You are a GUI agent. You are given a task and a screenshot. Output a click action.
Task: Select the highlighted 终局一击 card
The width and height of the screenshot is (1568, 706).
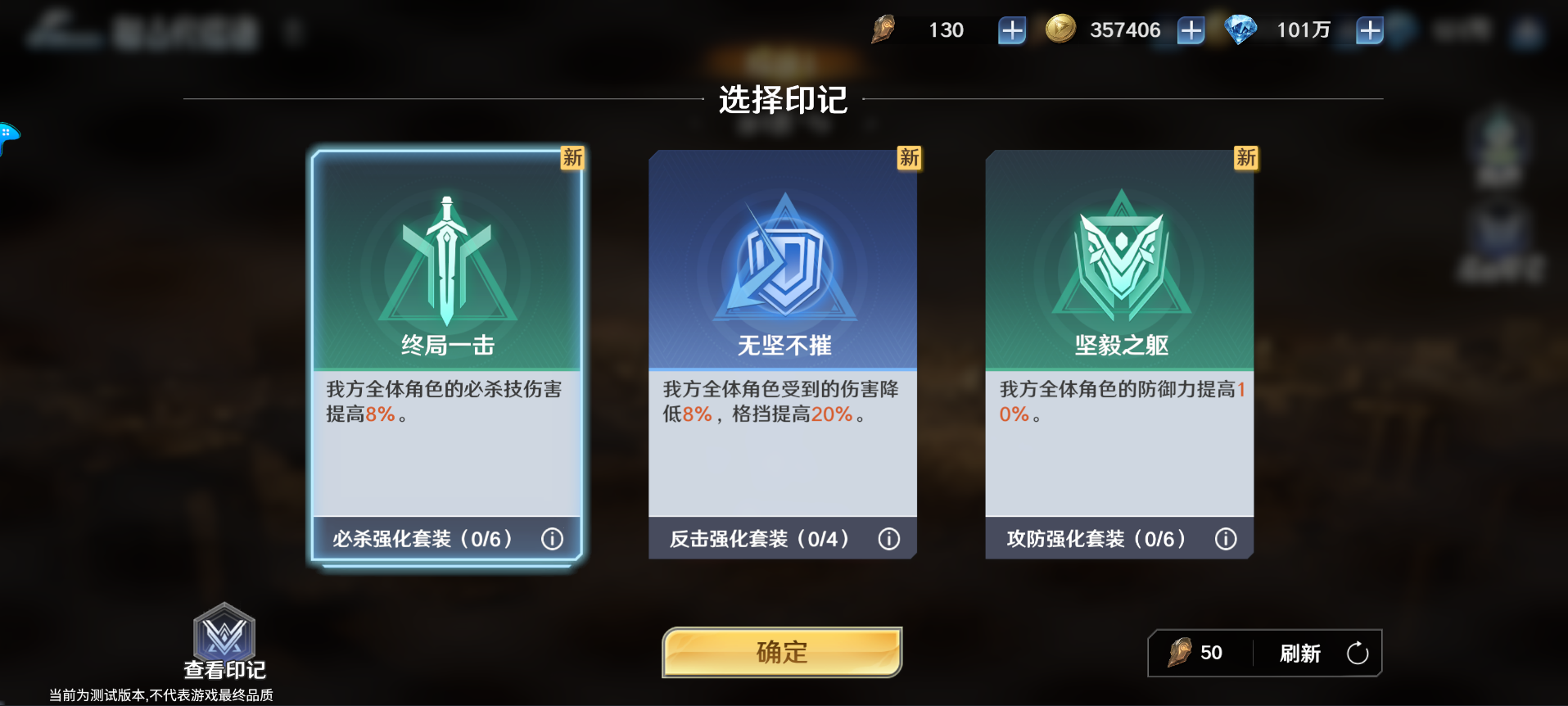(446, 352)
